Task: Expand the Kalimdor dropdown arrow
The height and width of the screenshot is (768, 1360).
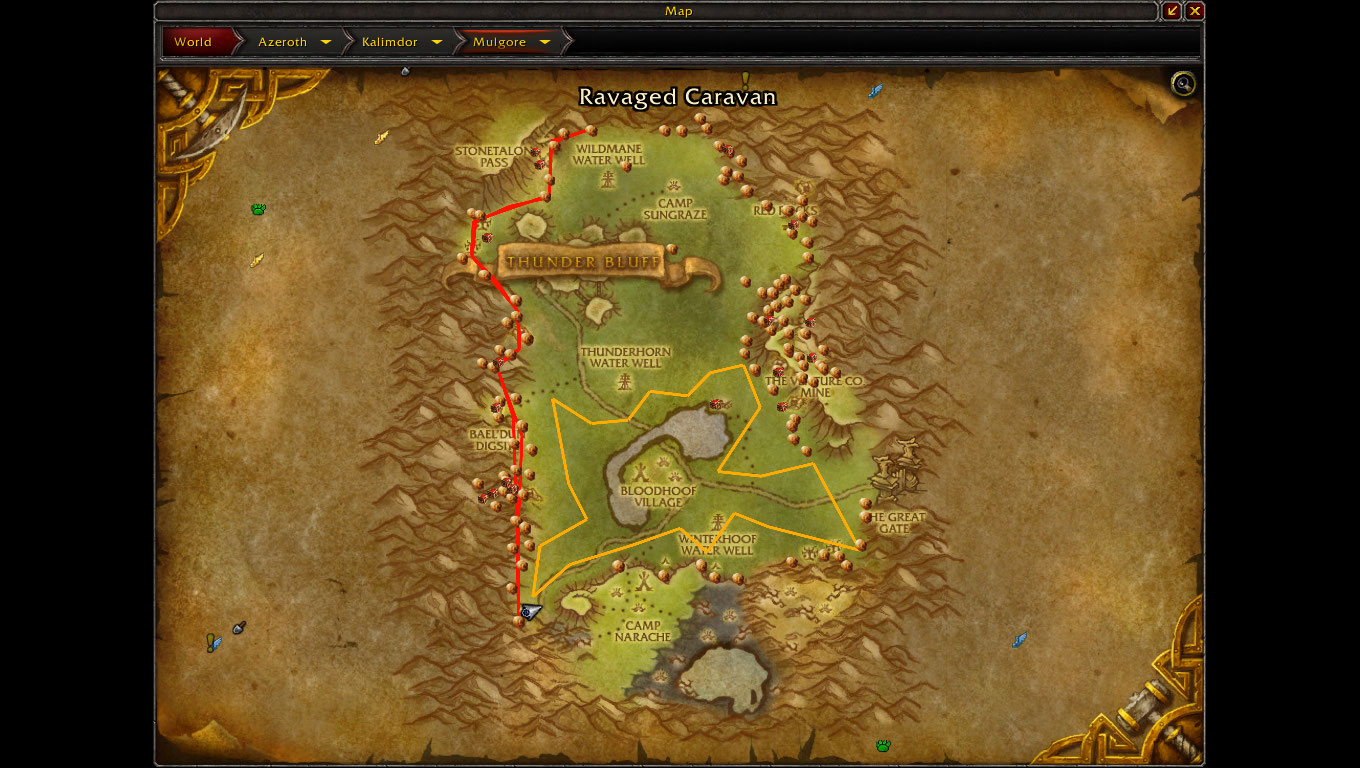Action: [x=437, y=42]
